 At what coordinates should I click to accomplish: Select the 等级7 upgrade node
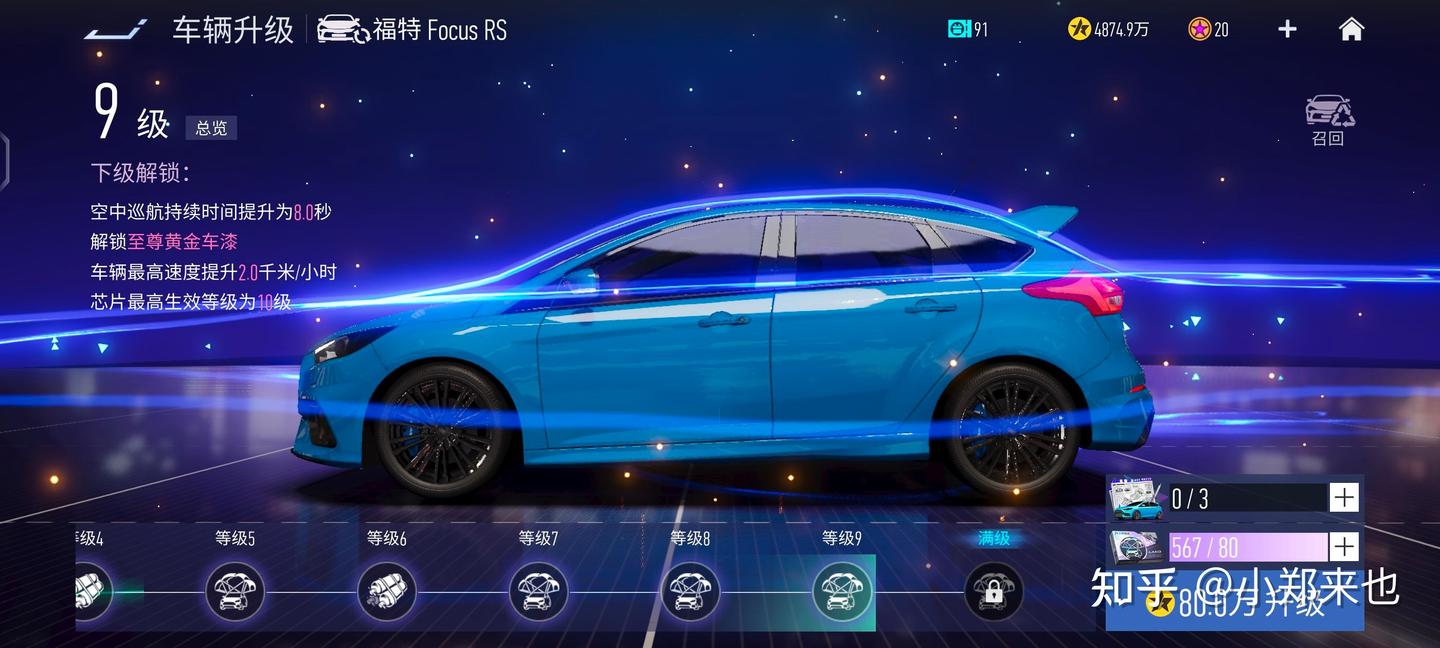click(x=538, y=591)
